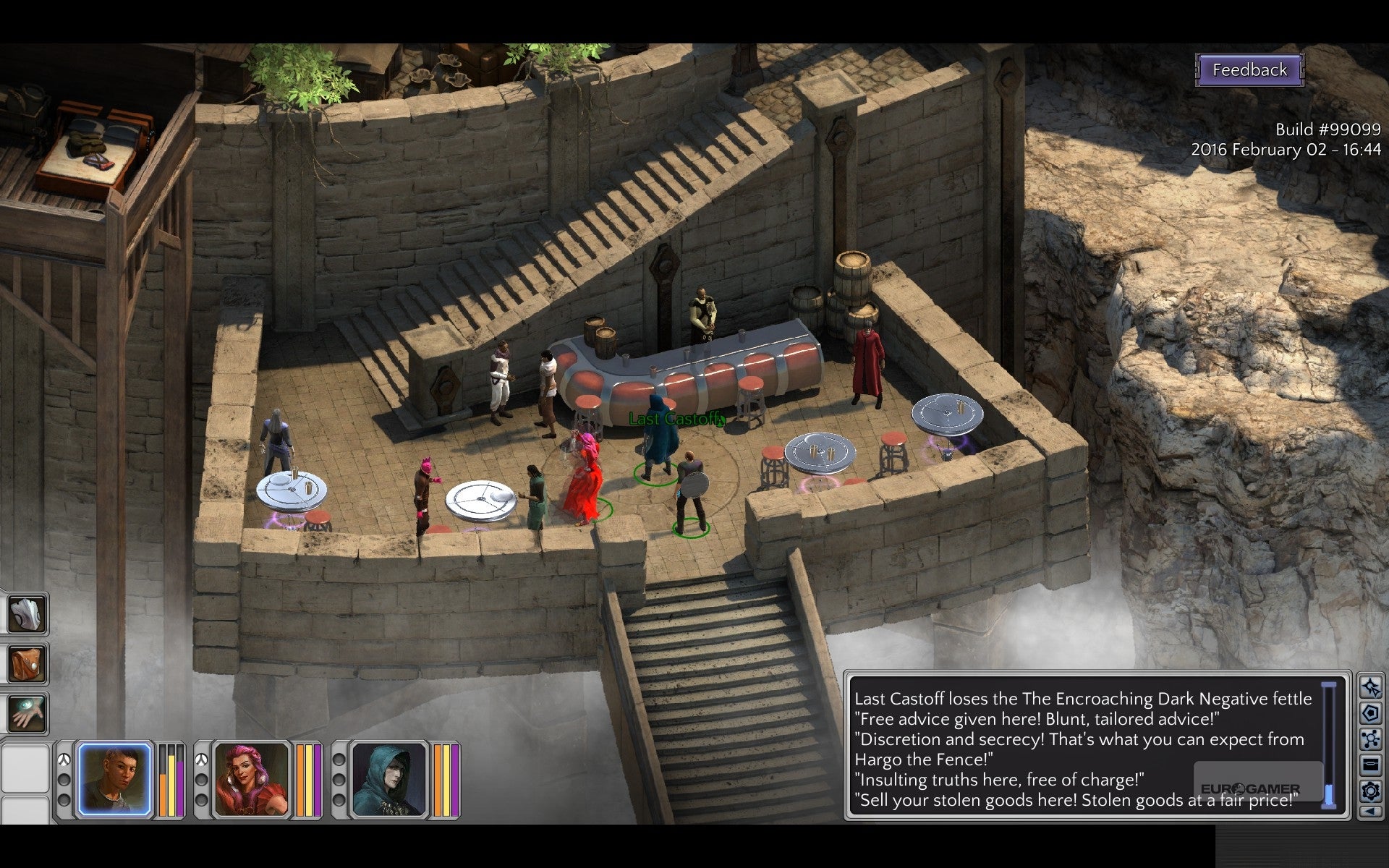Viewport: 1389px width, 868px height.
Task: Select the short-haired character portrait
Action: 114,780
